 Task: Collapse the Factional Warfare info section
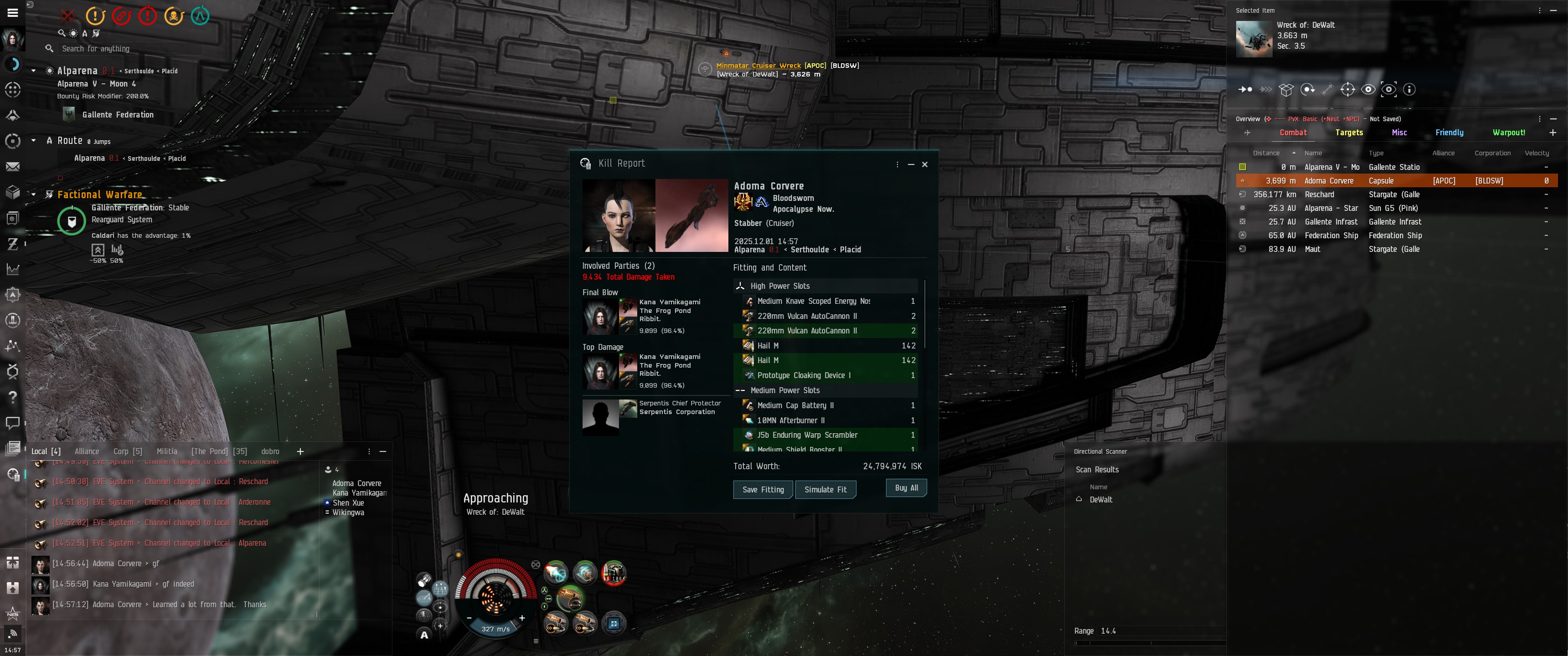click(33, 195)
